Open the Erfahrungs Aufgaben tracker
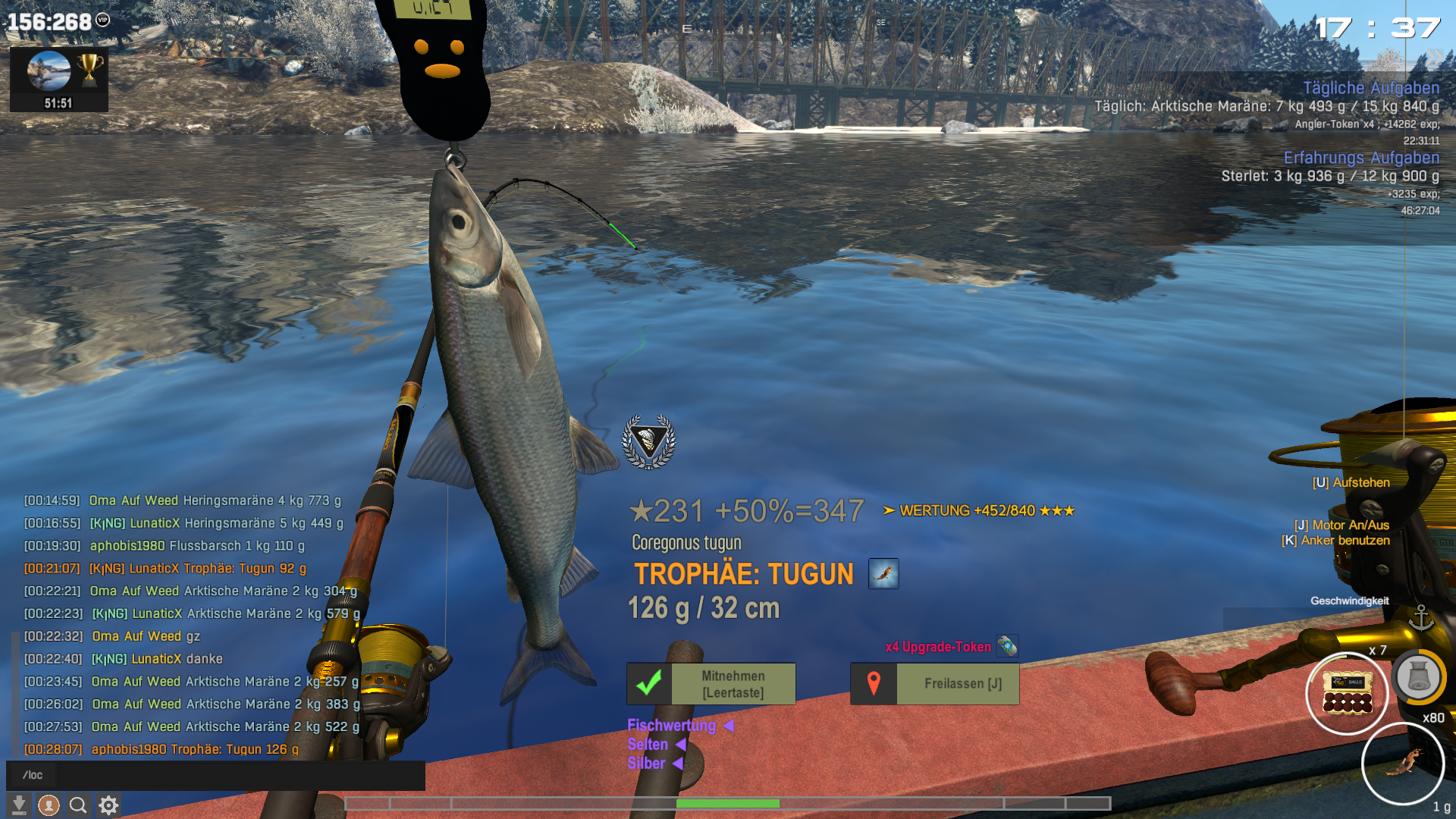1456x819 pixels. tap(1361, 158)
